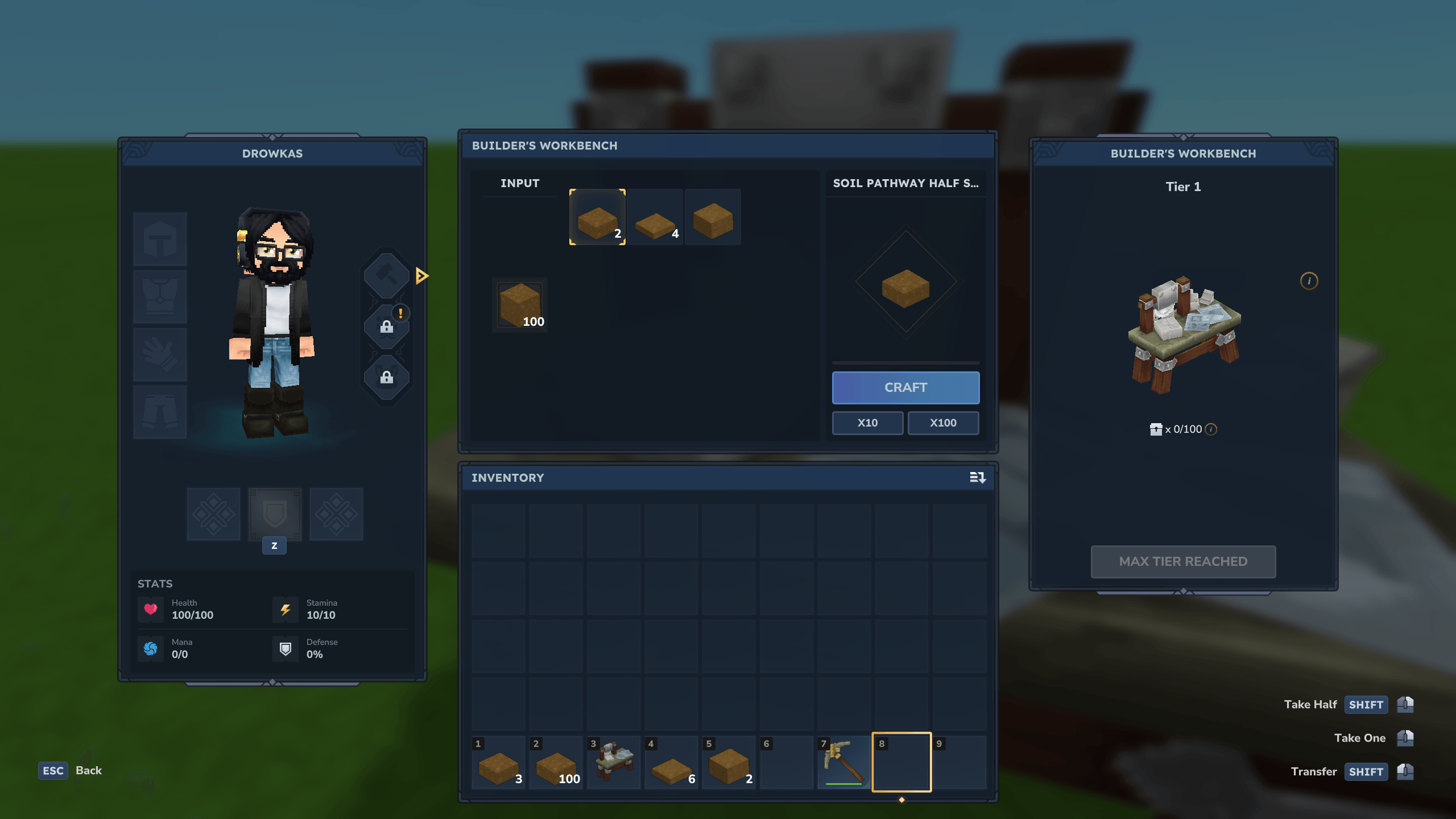
Task: Select the 2 soil blocks in hotbar slot 5
Action: tap(729, 763)
